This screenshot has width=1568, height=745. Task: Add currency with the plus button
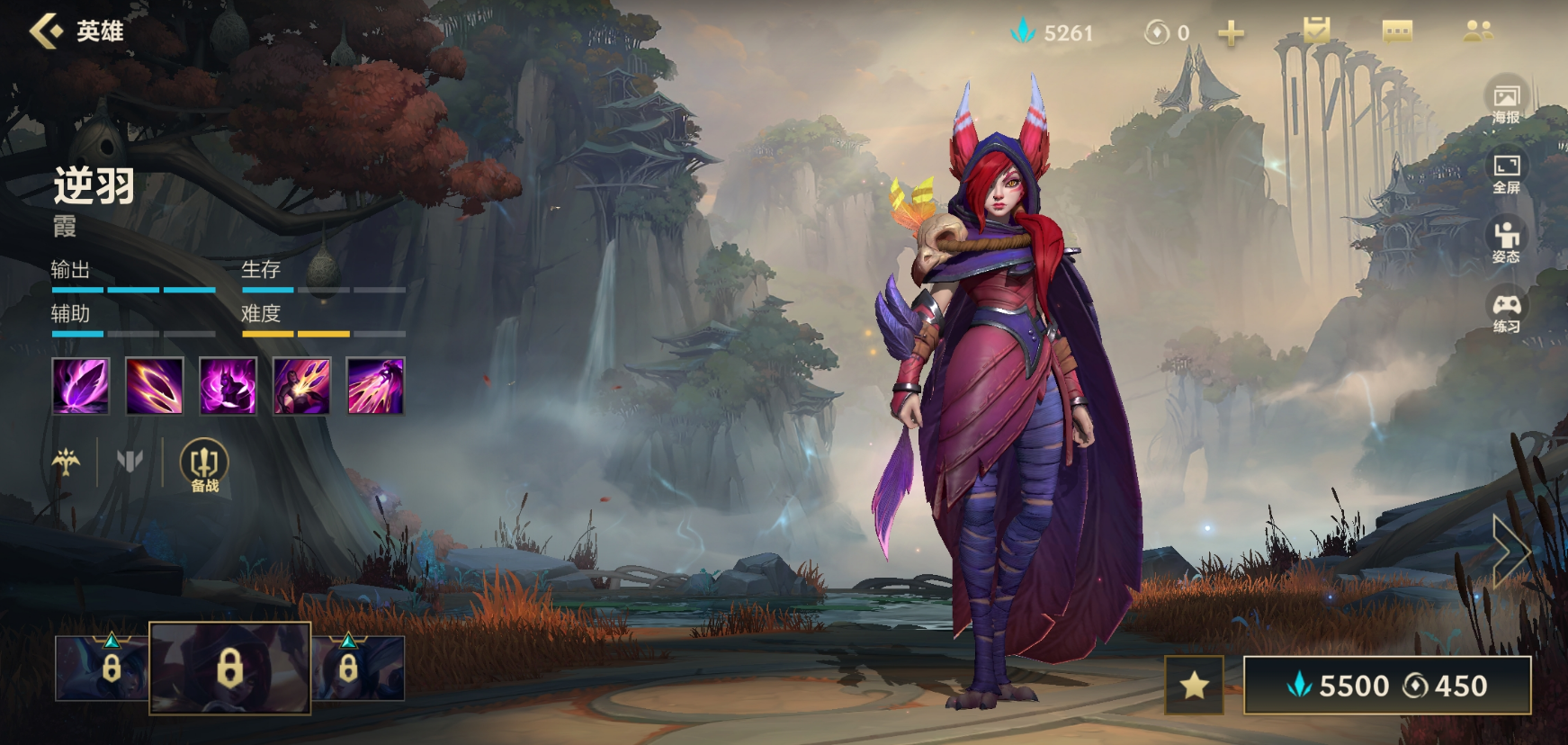[1231, 33]
